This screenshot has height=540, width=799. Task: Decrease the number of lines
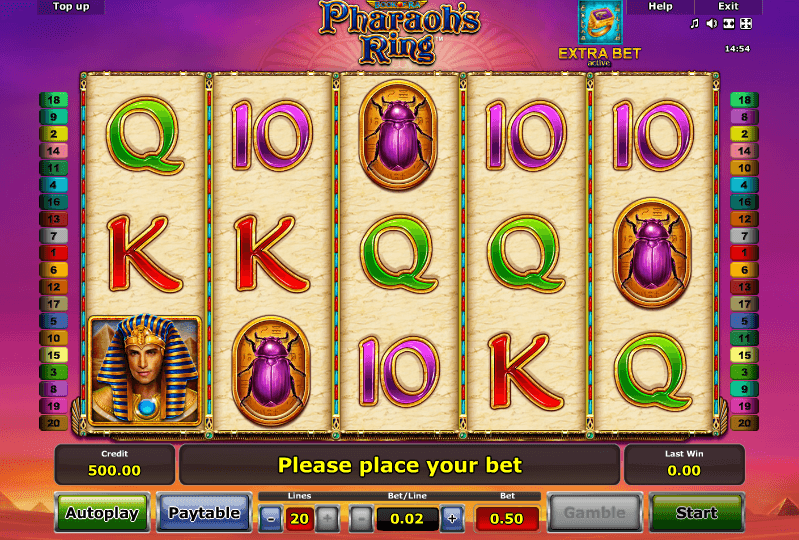[271, 518]
